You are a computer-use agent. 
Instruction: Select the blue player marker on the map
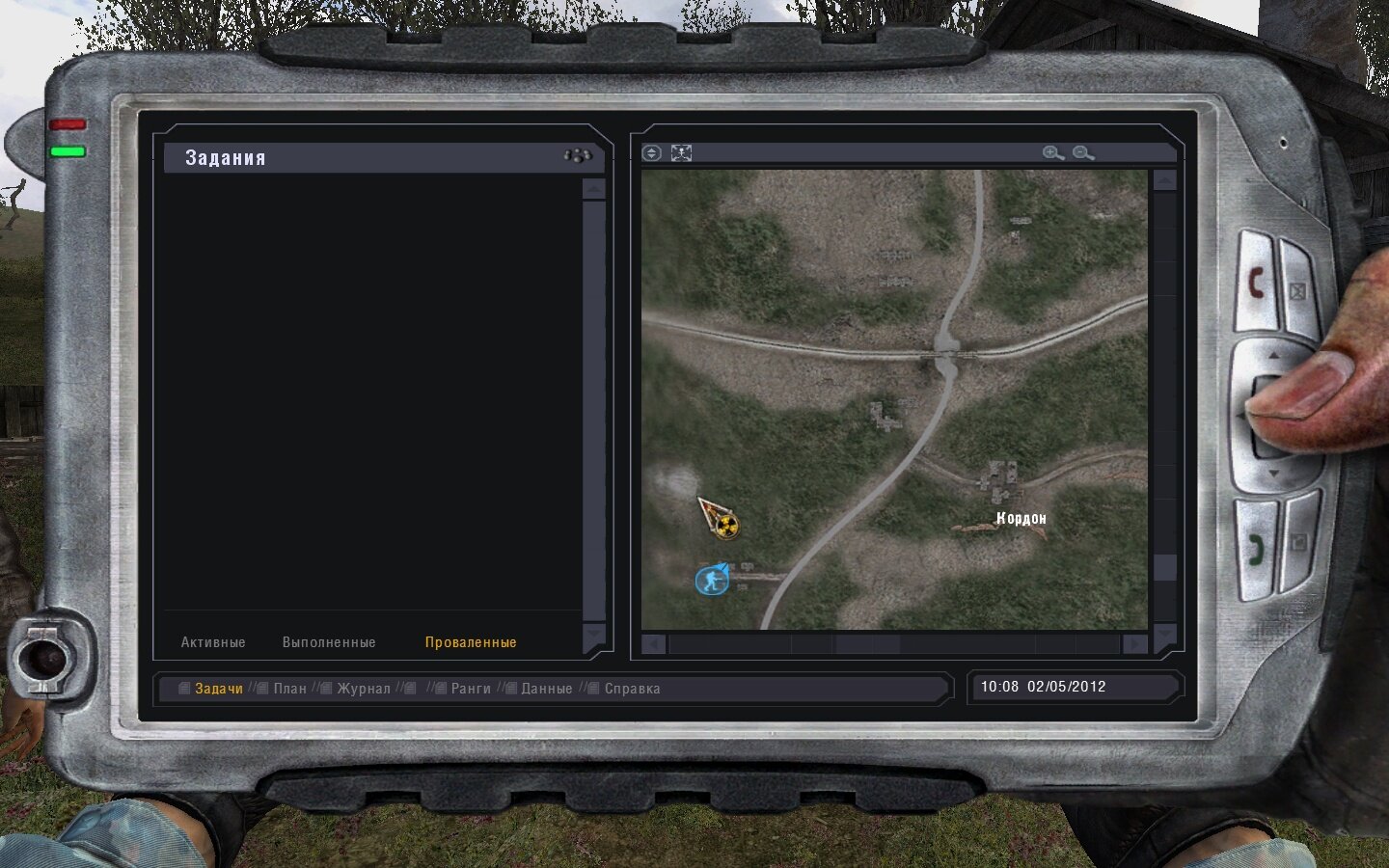click(x=712, y=579)
